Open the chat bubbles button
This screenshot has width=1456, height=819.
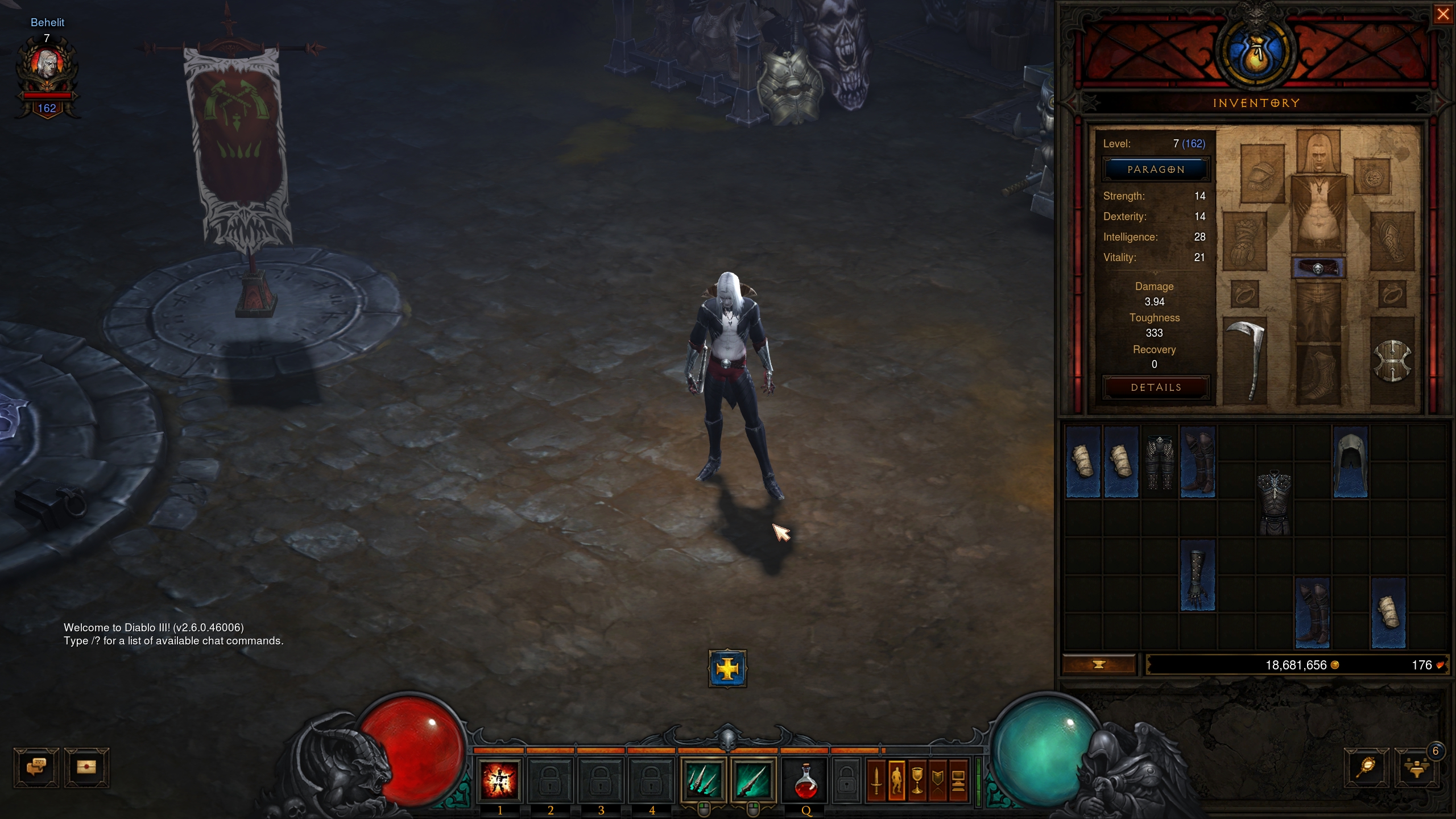pos(36,767)
